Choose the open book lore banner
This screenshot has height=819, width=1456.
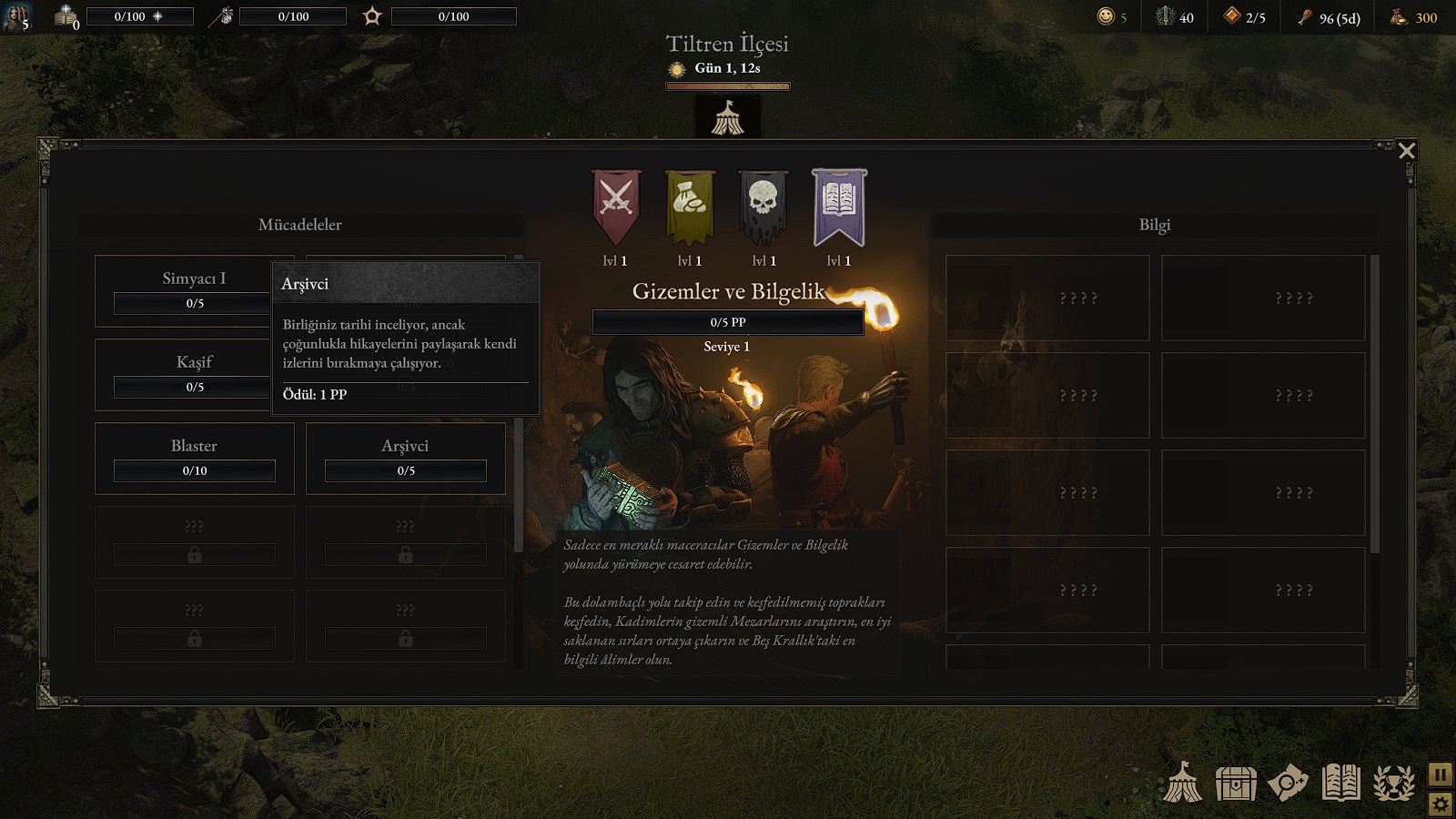(838, 206)
